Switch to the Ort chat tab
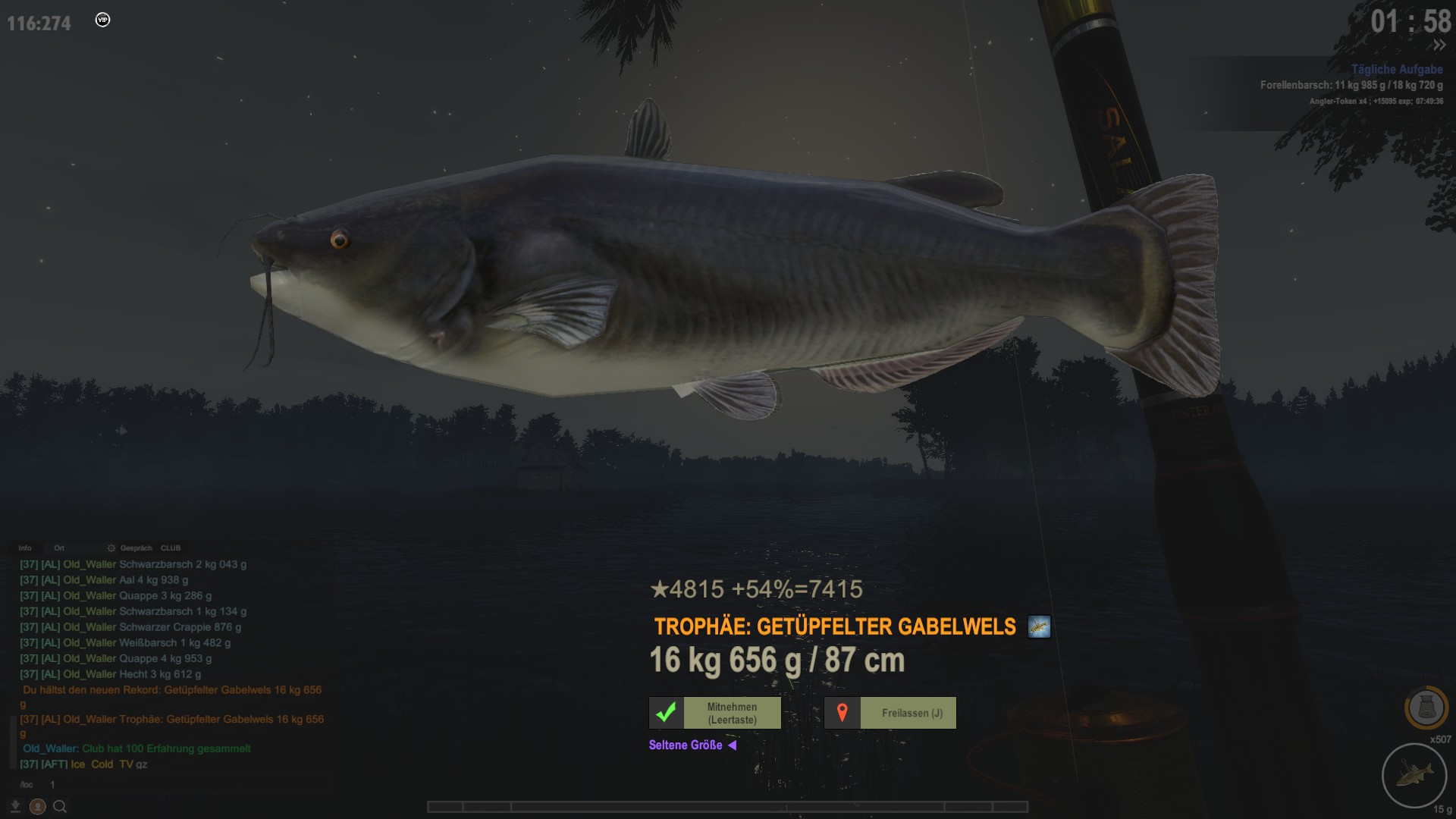The image size is (1456, 819). tap(59, 548)
